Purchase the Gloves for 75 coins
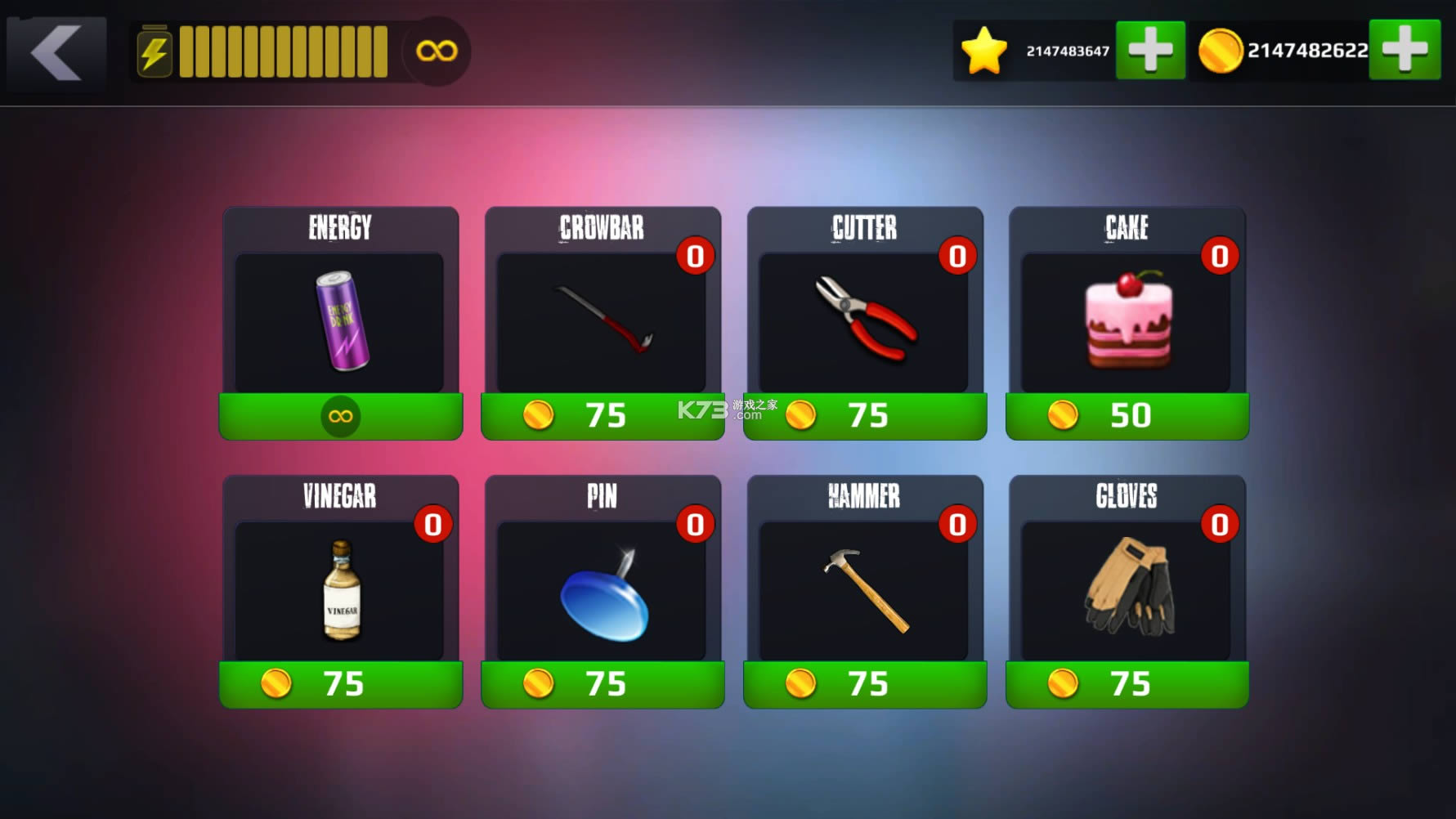Screen dimensions: 1456x819 (1127, 684)
